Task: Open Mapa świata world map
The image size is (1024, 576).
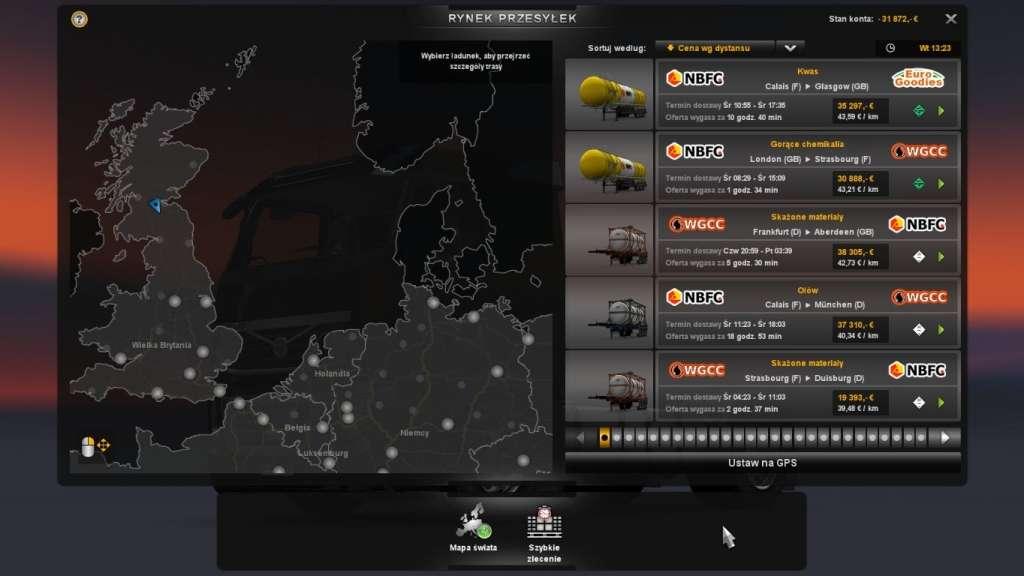Action: (x=473, y=530)
